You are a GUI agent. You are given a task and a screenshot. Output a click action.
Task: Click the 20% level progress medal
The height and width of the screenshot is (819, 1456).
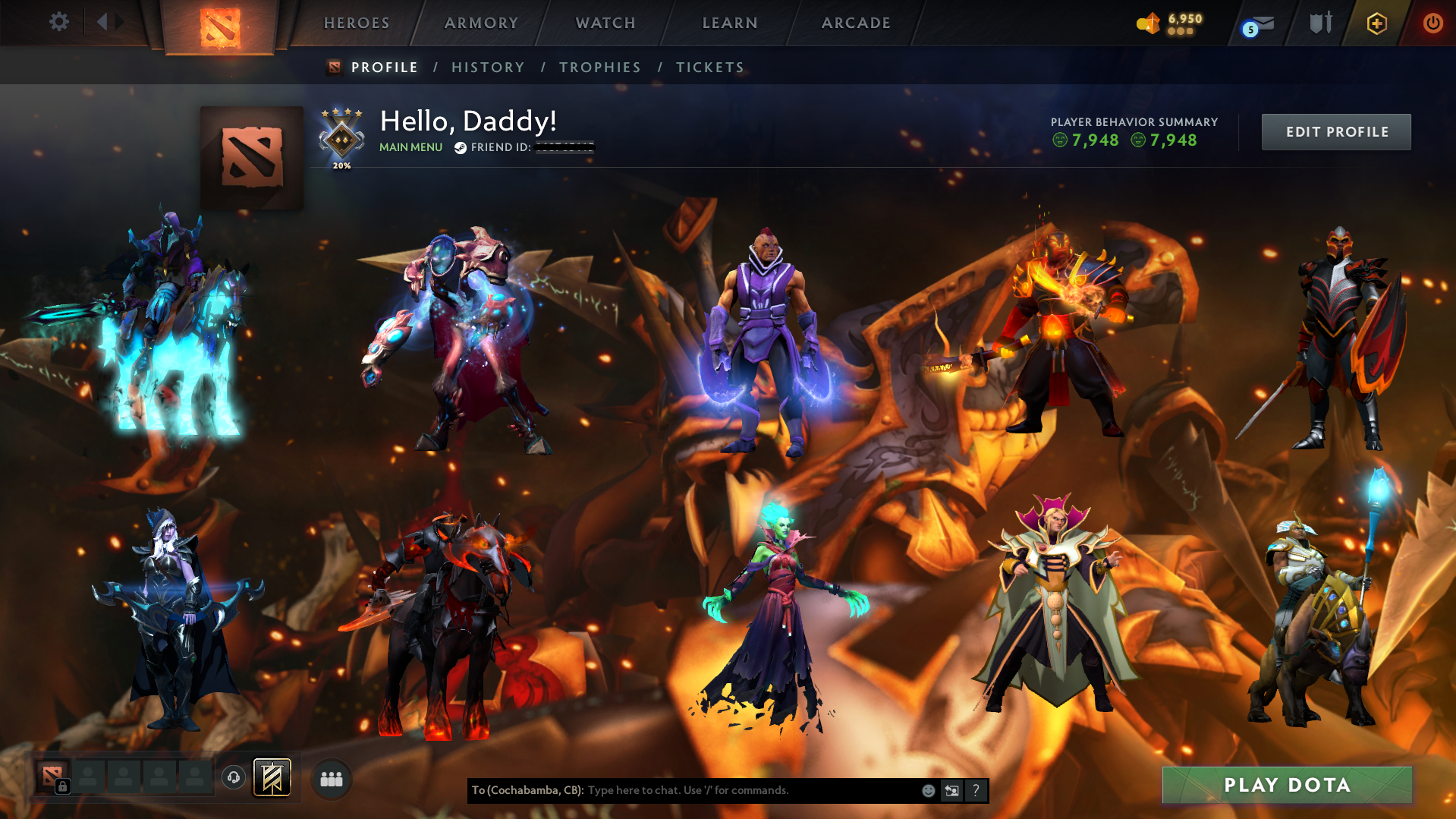[x=341, y=139]
